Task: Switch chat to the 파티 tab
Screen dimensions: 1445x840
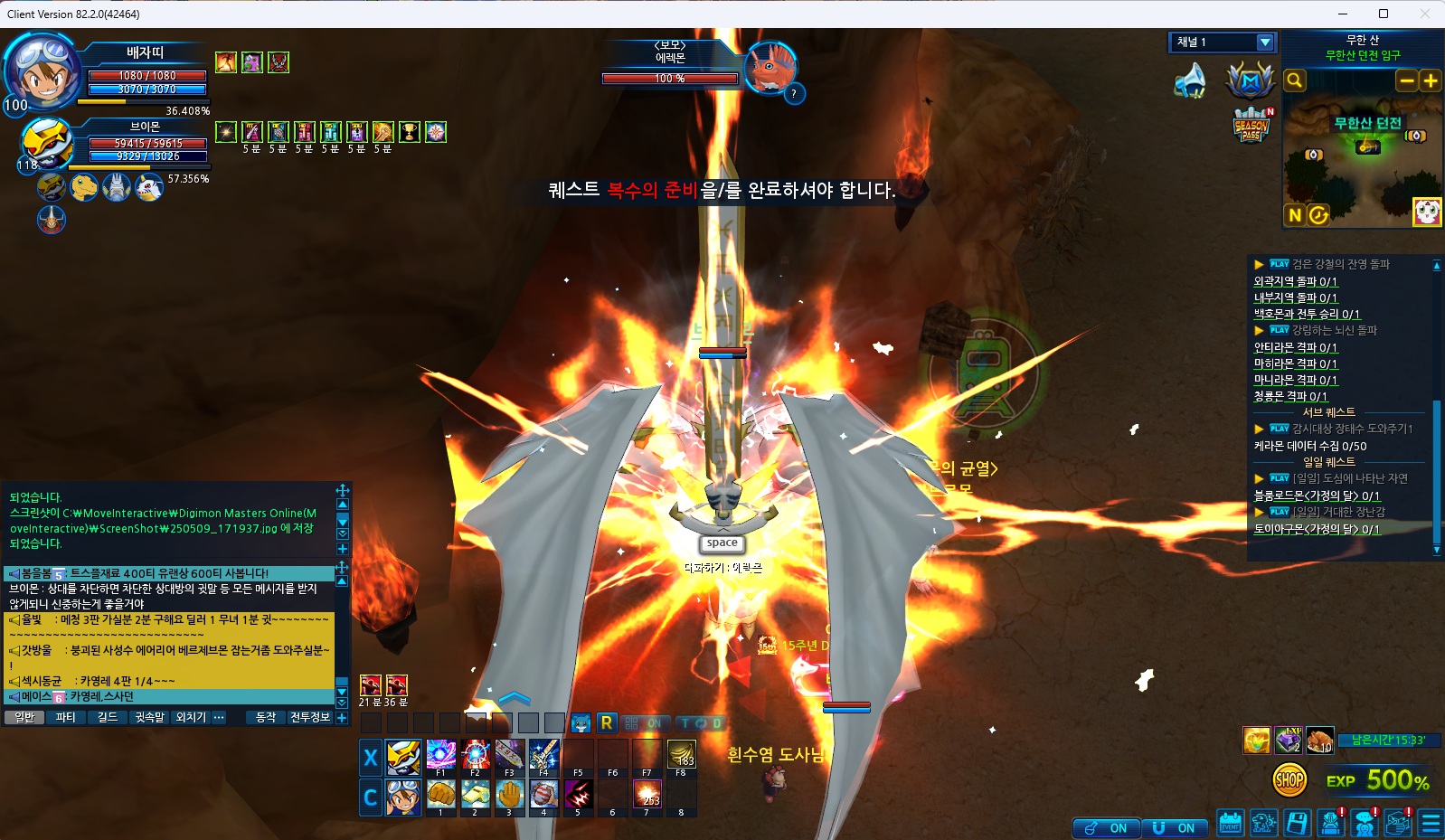Action: click(x=66, y=717)
